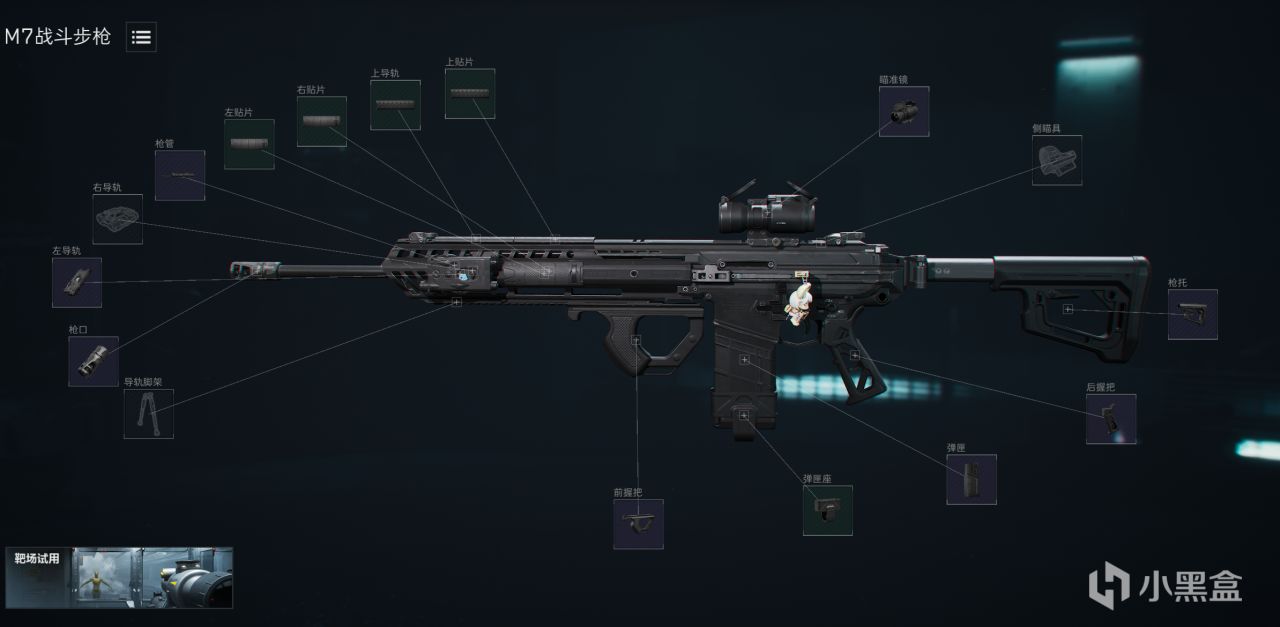Choose the 弹匣 magazine slot

coord(972,479)
